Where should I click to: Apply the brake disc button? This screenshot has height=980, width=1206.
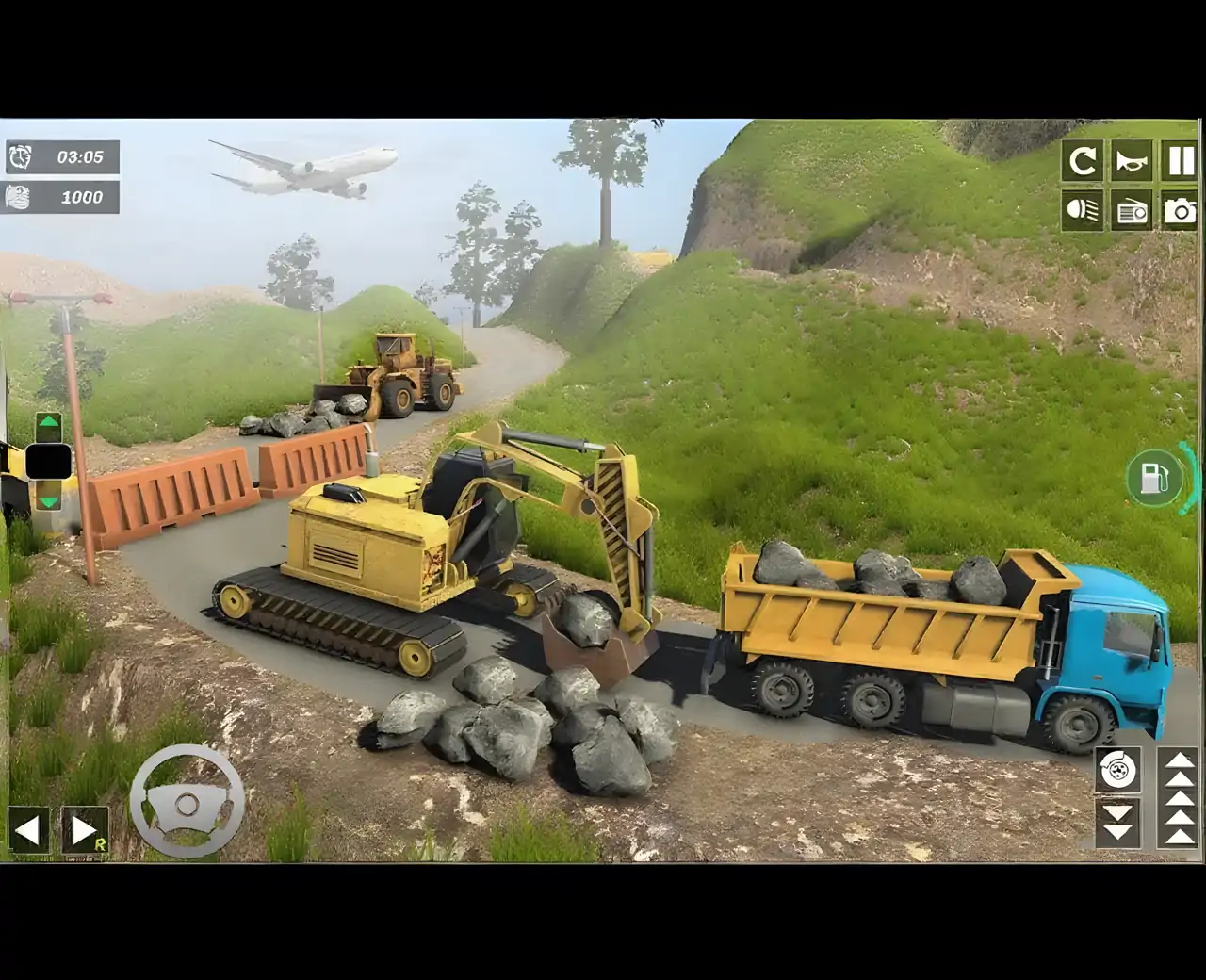pyautogui.click(x=1118, y=770)
